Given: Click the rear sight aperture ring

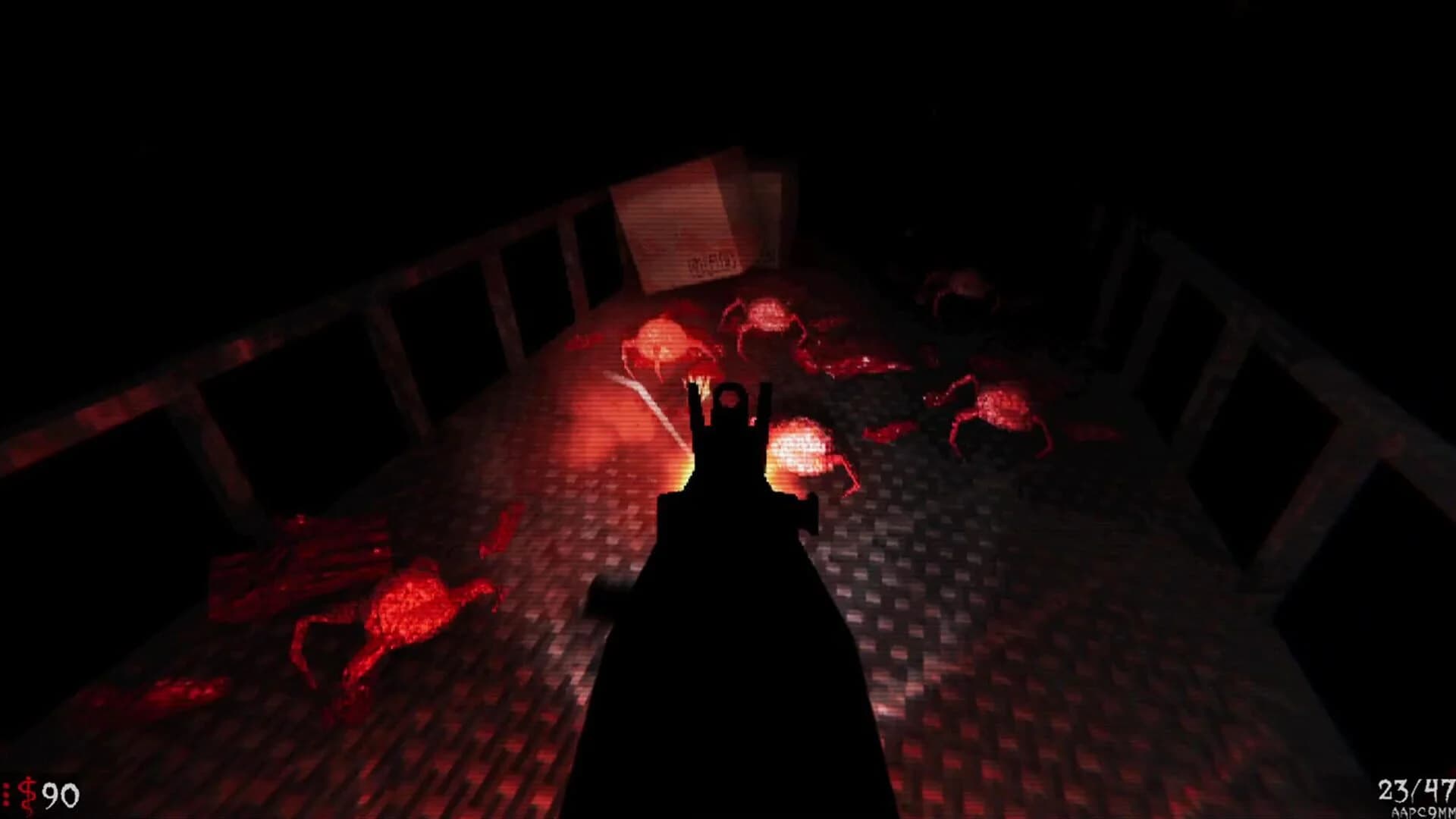Looking at the screenshot, I should click(x=730, y=398).
